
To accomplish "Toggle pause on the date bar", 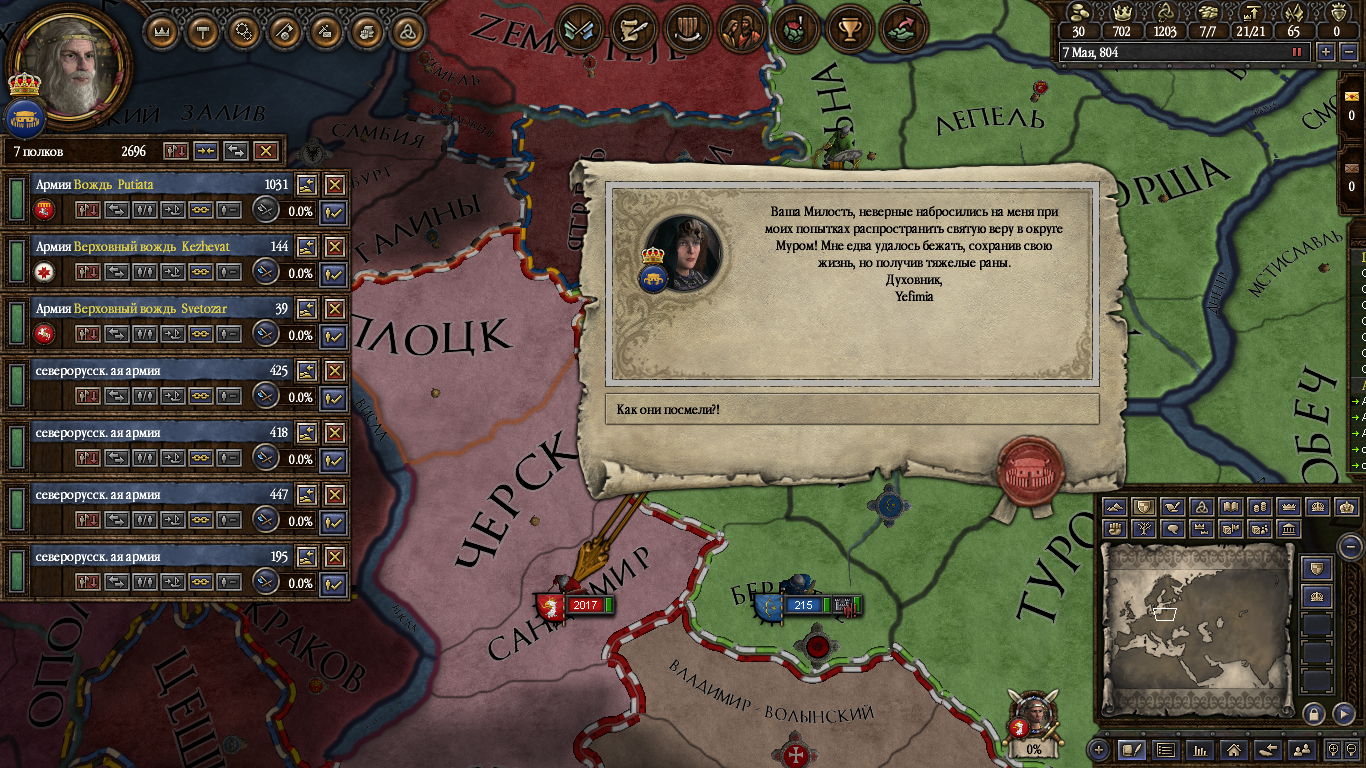I will pos(1298,52).
